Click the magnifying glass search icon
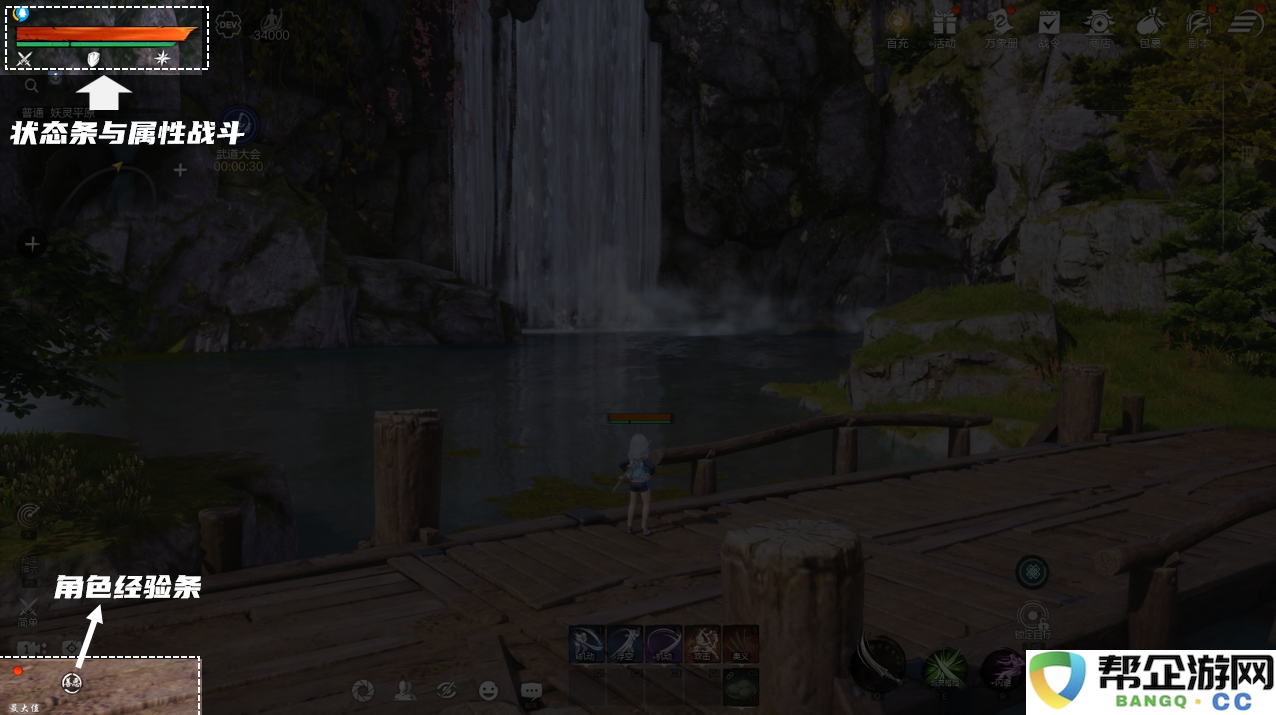 tap(32, 86)
